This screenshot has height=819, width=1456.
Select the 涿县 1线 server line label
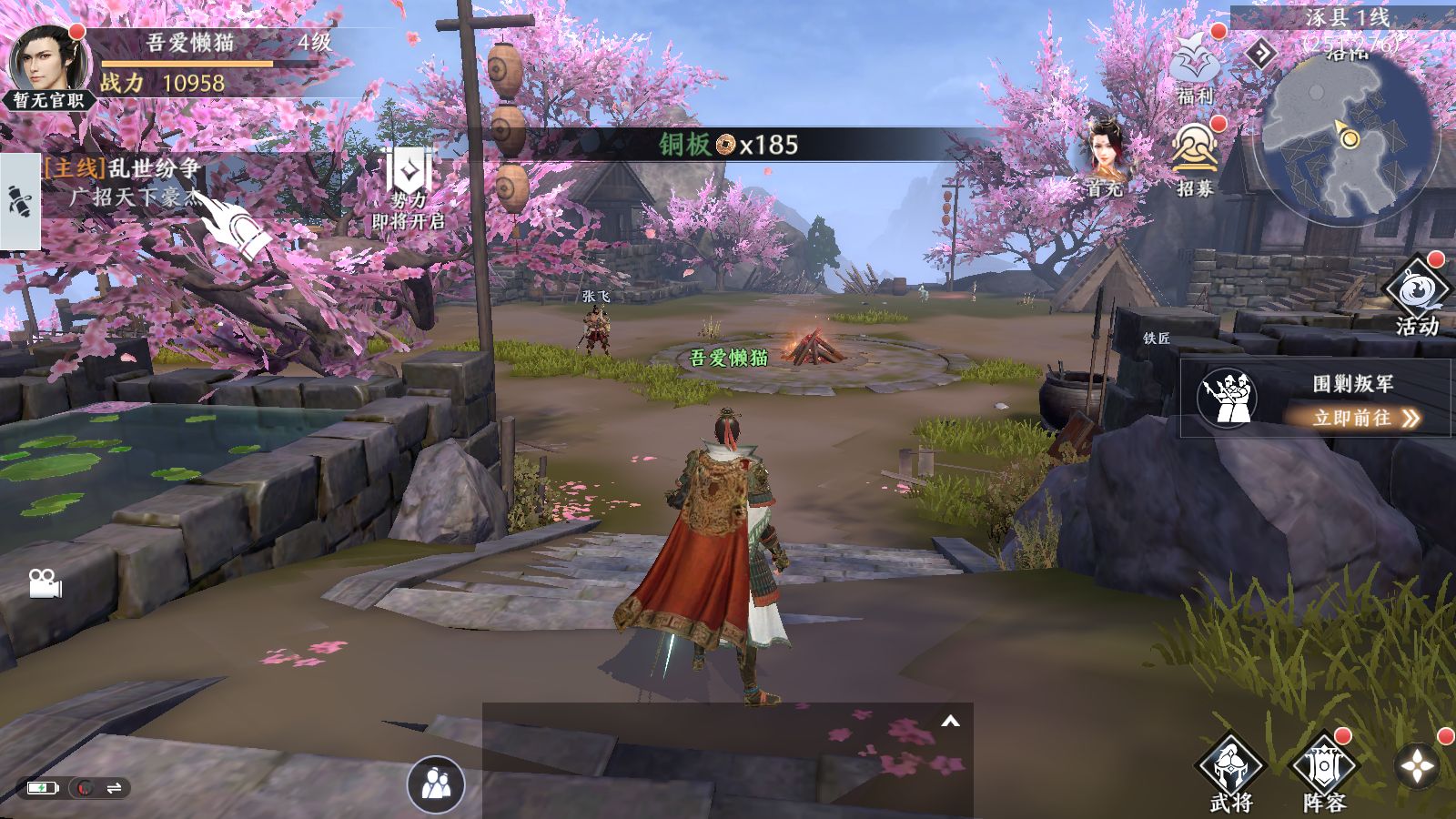point(1348,17)
